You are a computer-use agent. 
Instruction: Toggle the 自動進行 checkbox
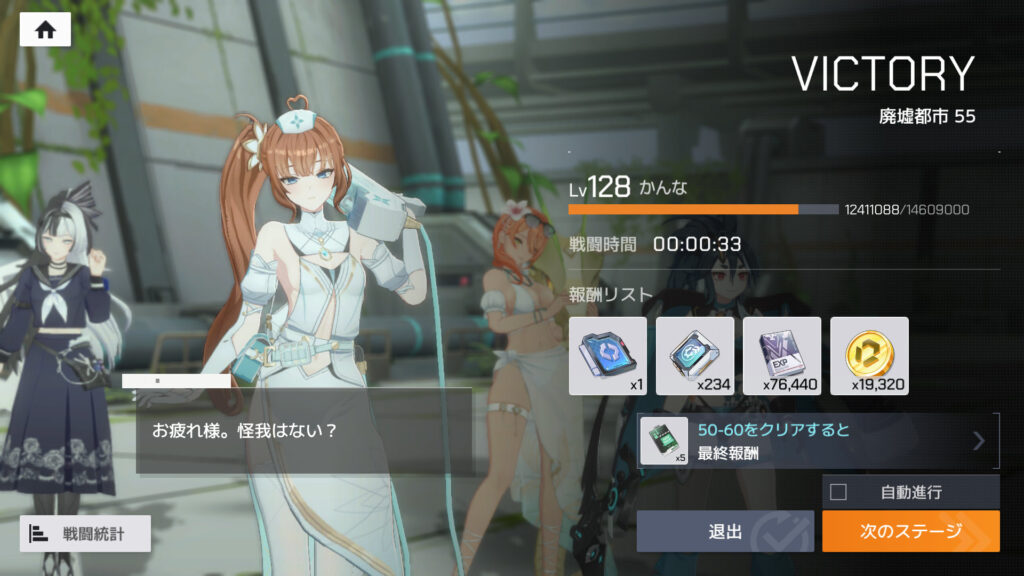point(839,491)
